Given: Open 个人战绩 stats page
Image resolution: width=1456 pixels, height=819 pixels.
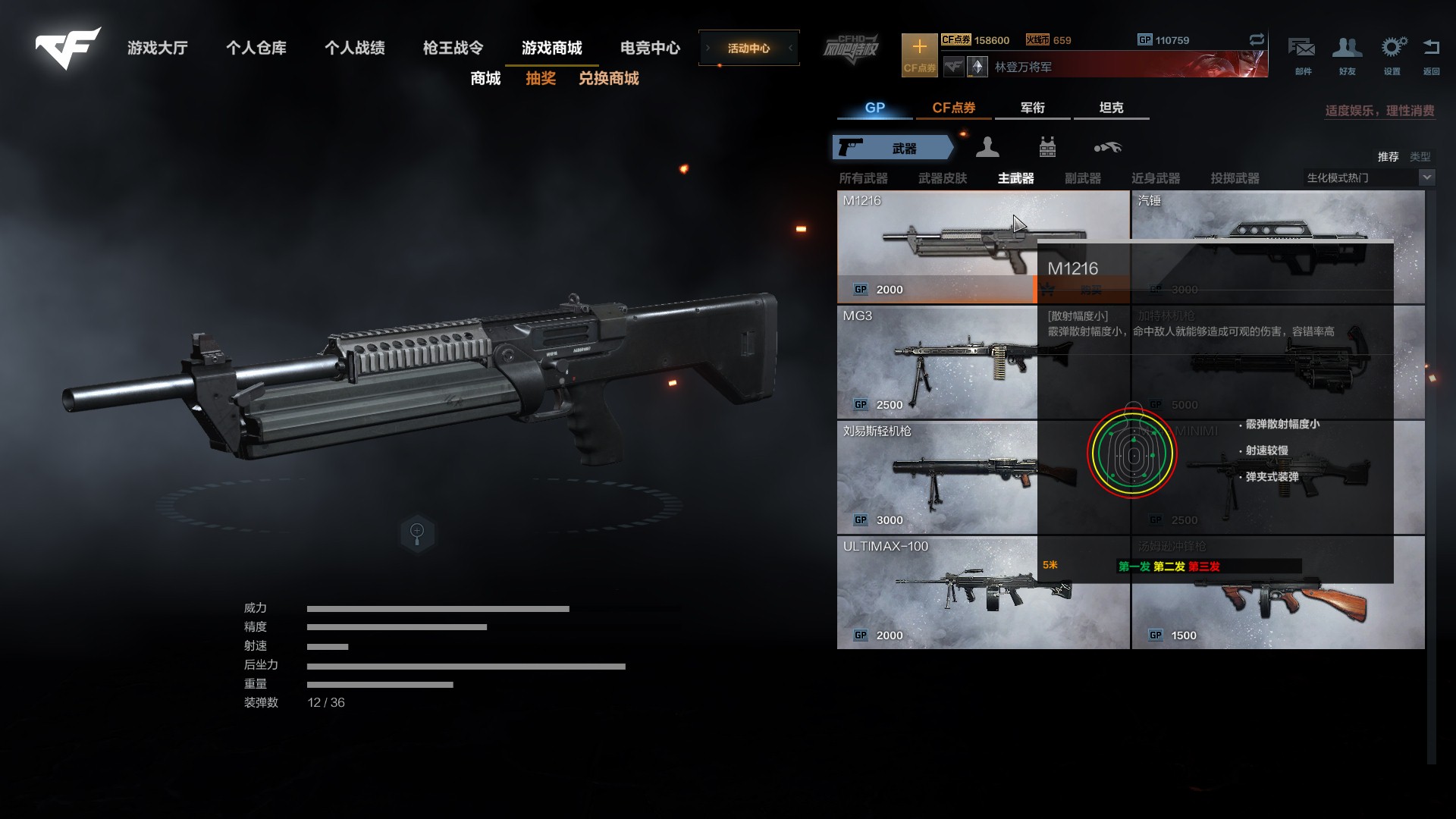Looking at the screenshot, I should 355,49.
